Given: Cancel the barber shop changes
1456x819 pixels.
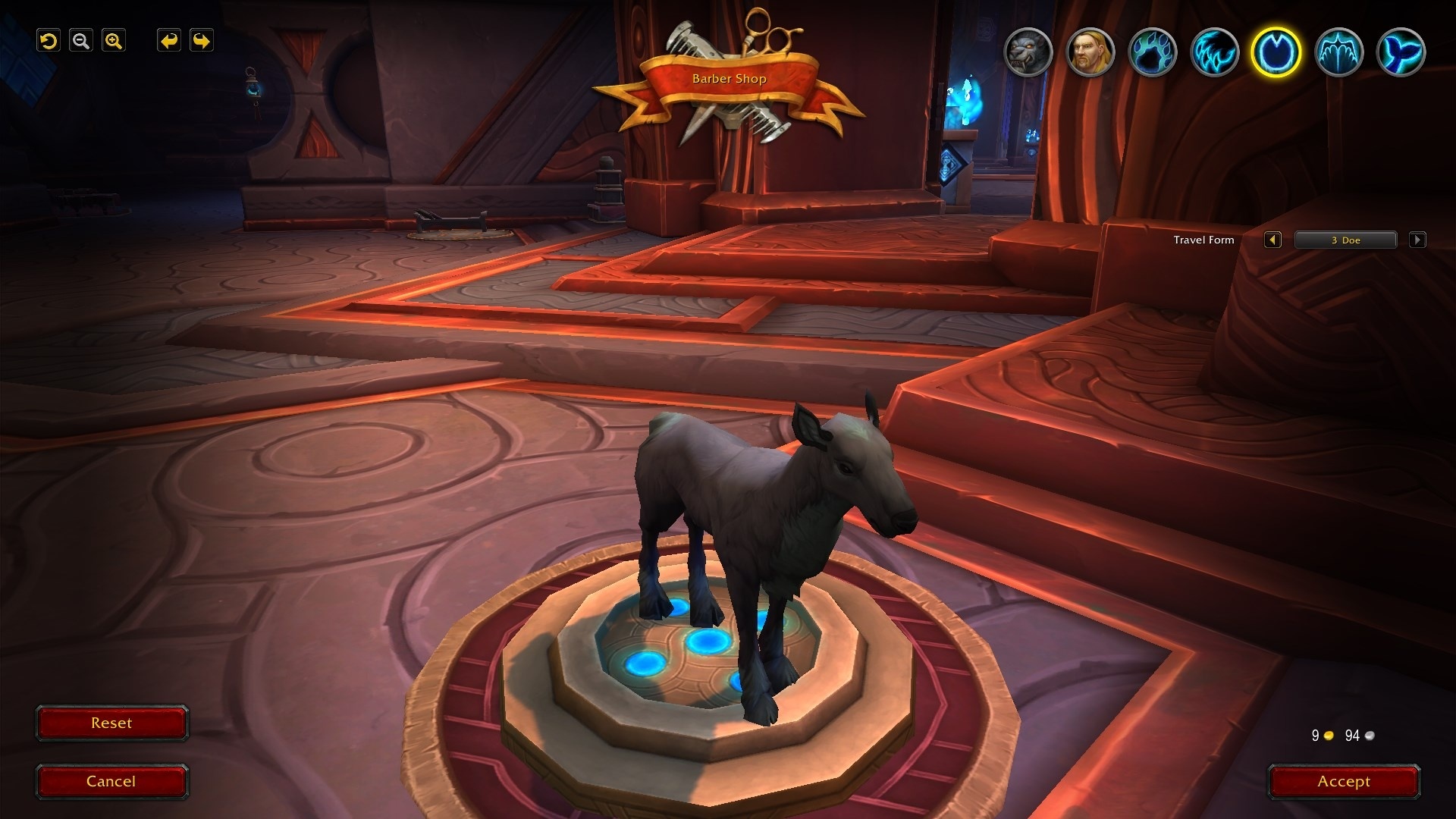Looking at the screenshot, I should tap(111, 782).
